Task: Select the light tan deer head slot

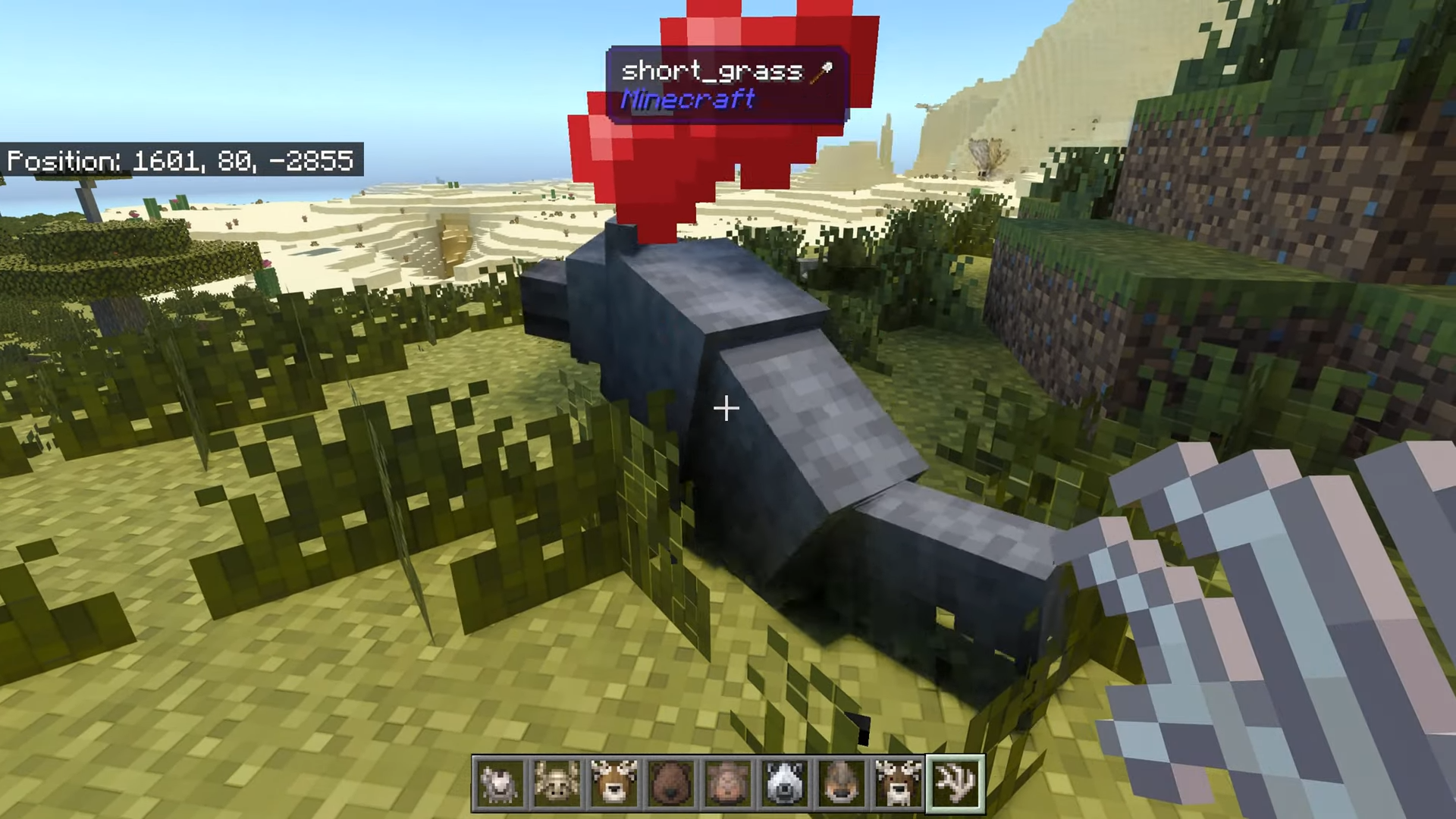Action: pos(613,783)
